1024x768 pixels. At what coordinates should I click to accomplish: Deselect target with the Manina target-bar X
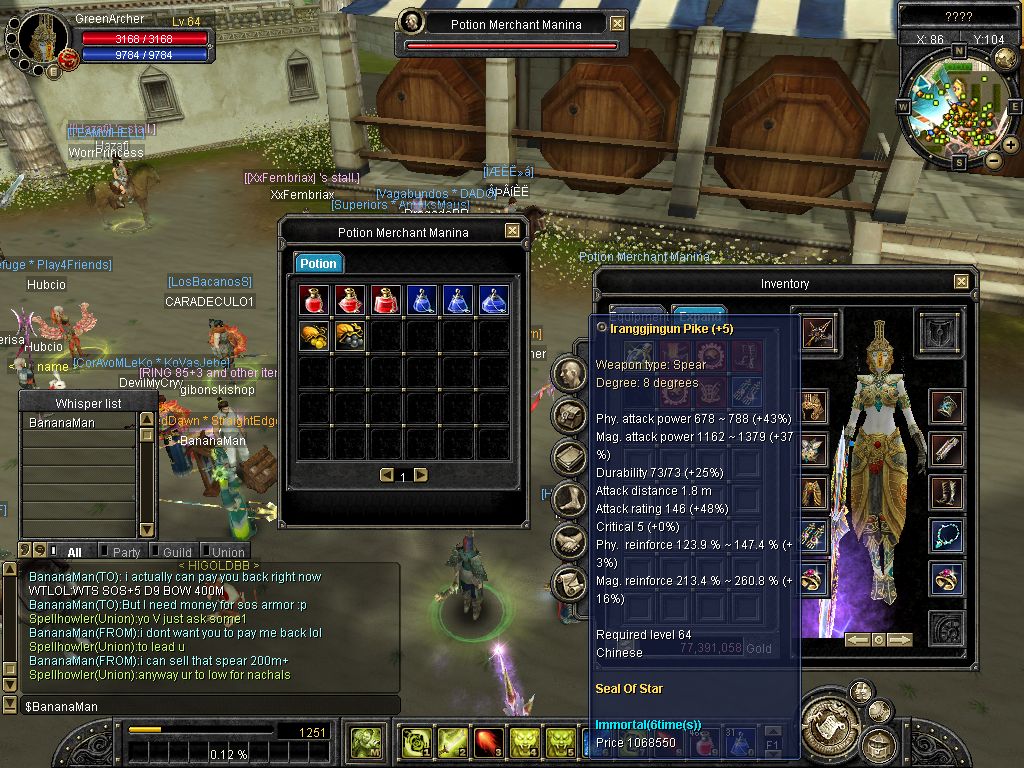[617, 24]
